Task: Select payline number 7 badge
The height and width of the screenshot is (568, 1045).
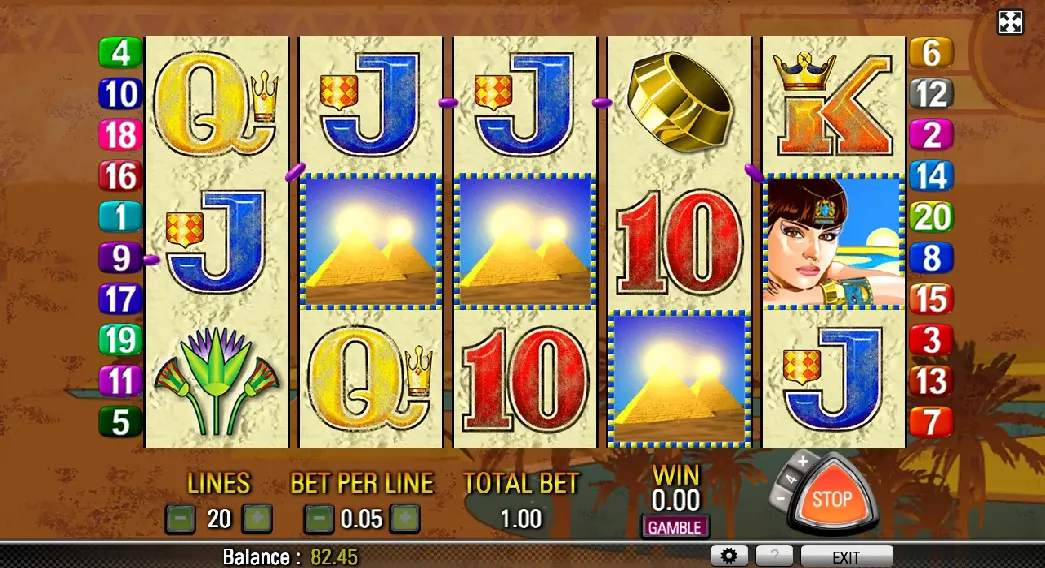Action: click(x=930, y=422)
